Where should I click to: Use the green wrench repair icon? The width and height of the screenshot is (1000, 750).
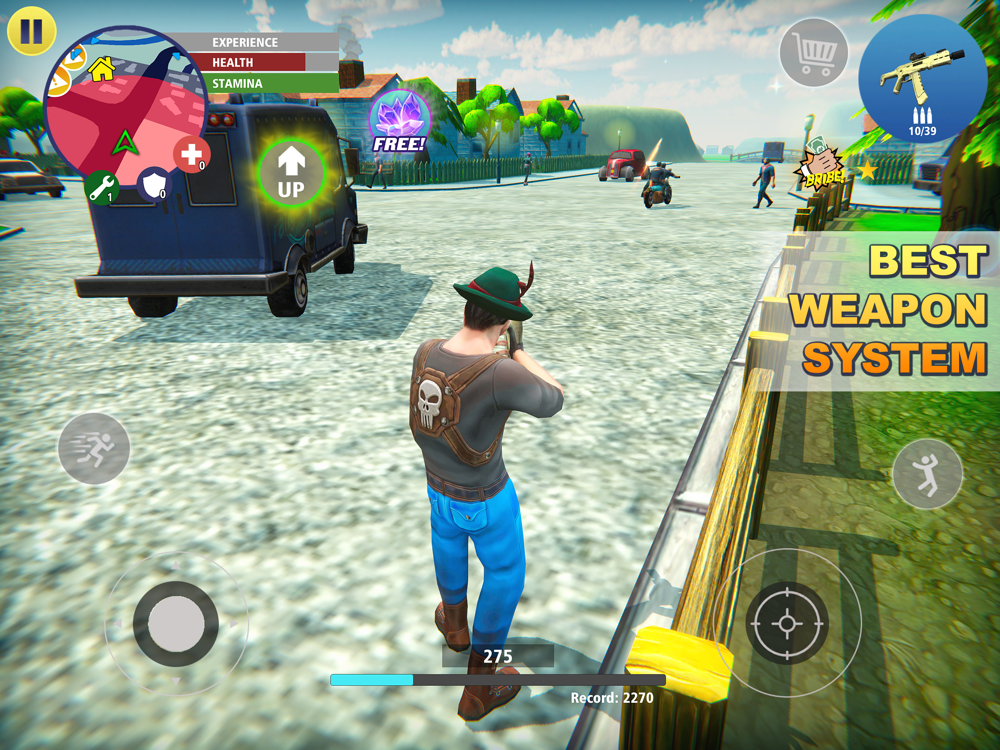[x=102, y=186]
